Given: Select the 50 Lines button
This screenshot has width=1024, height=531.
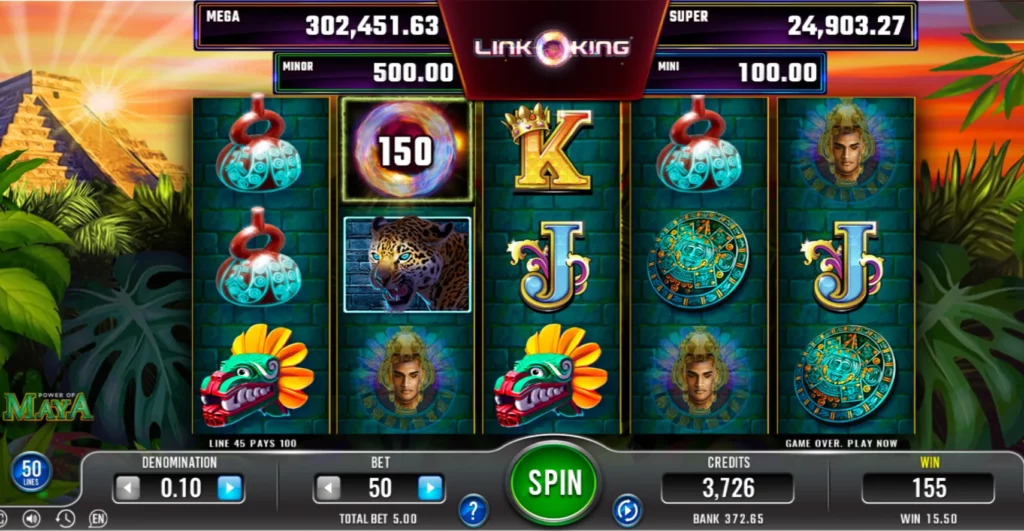Looking at the screenshot, I should (x=31, y=472).
